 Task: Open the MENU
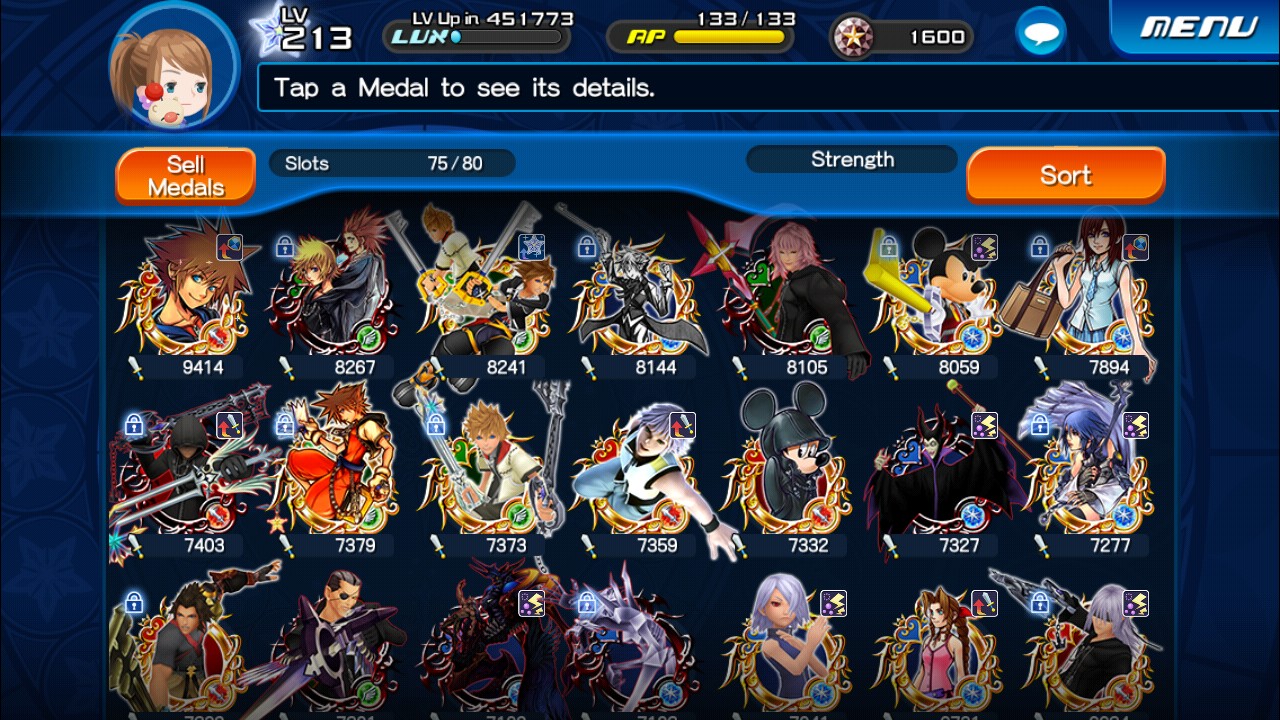pyautogui.click(x=1198, y=27)
